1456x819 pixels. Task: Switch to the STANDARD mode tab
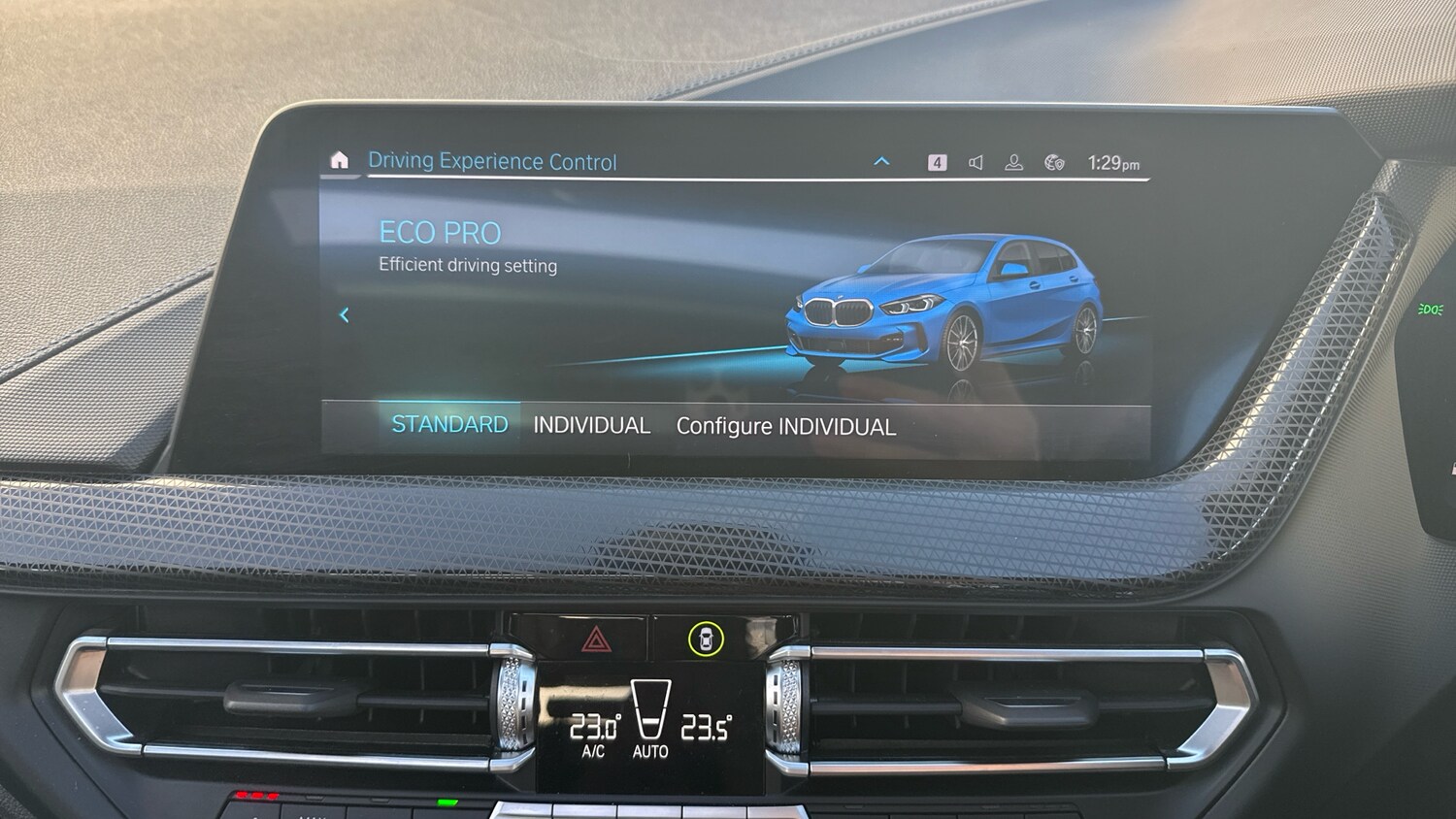click(x=448, y=424)
